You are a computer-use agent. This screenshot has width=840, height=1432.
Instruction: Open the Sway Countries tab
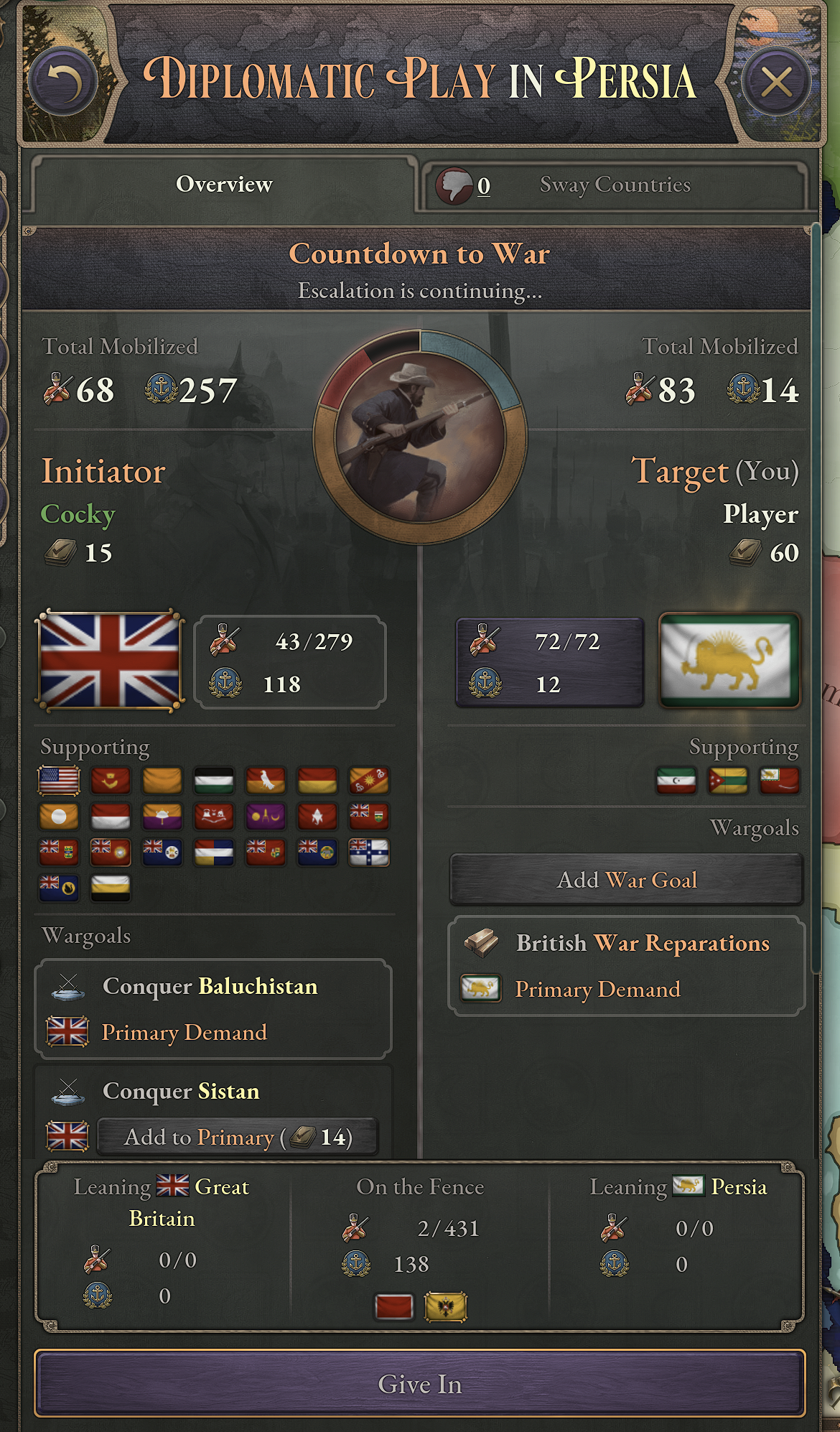[615, 185]
